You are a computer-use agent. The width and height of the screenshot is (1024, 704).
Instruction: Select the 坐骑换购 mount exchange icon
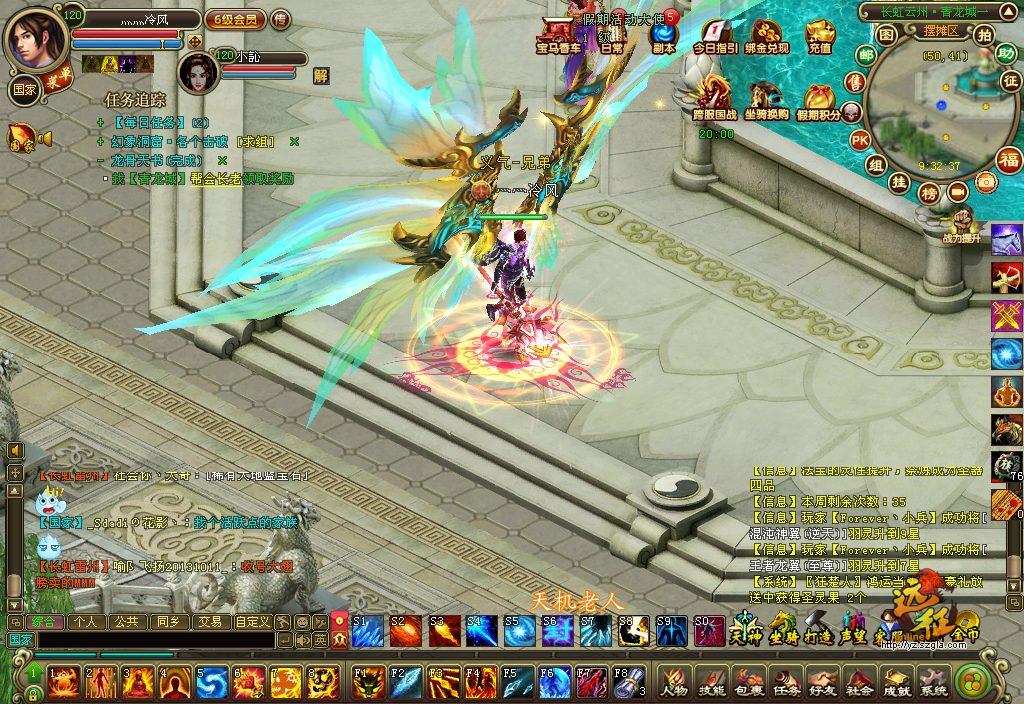pos(769,100)
